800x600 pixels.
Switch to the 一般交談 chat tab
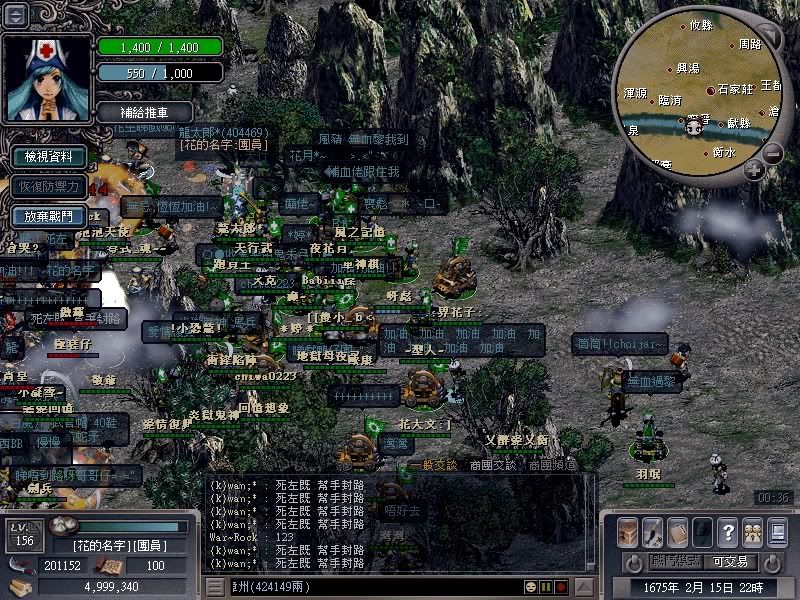[433, 465]
